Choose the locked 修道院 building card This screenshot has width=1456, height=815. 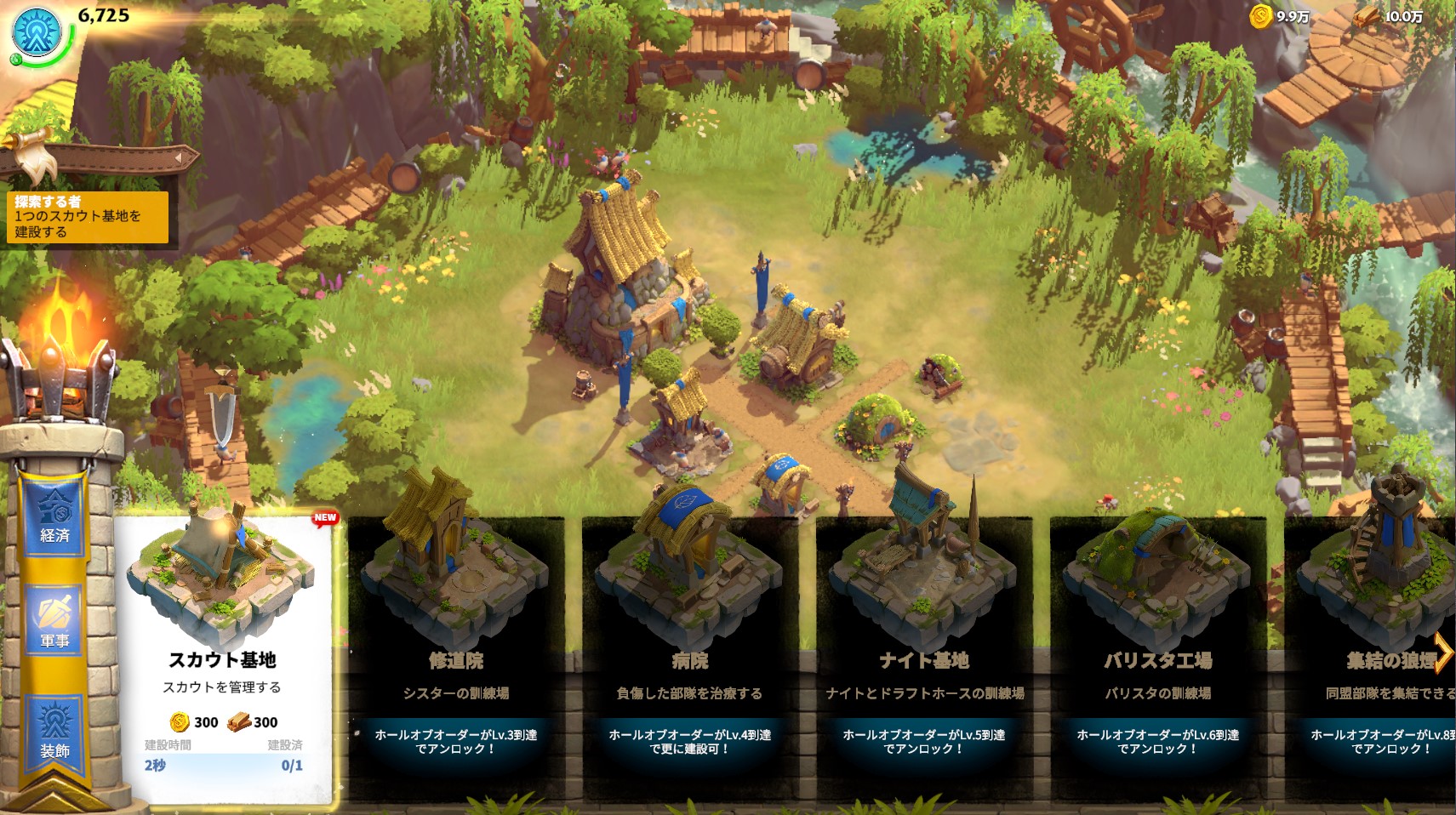(x=456, y=647)
